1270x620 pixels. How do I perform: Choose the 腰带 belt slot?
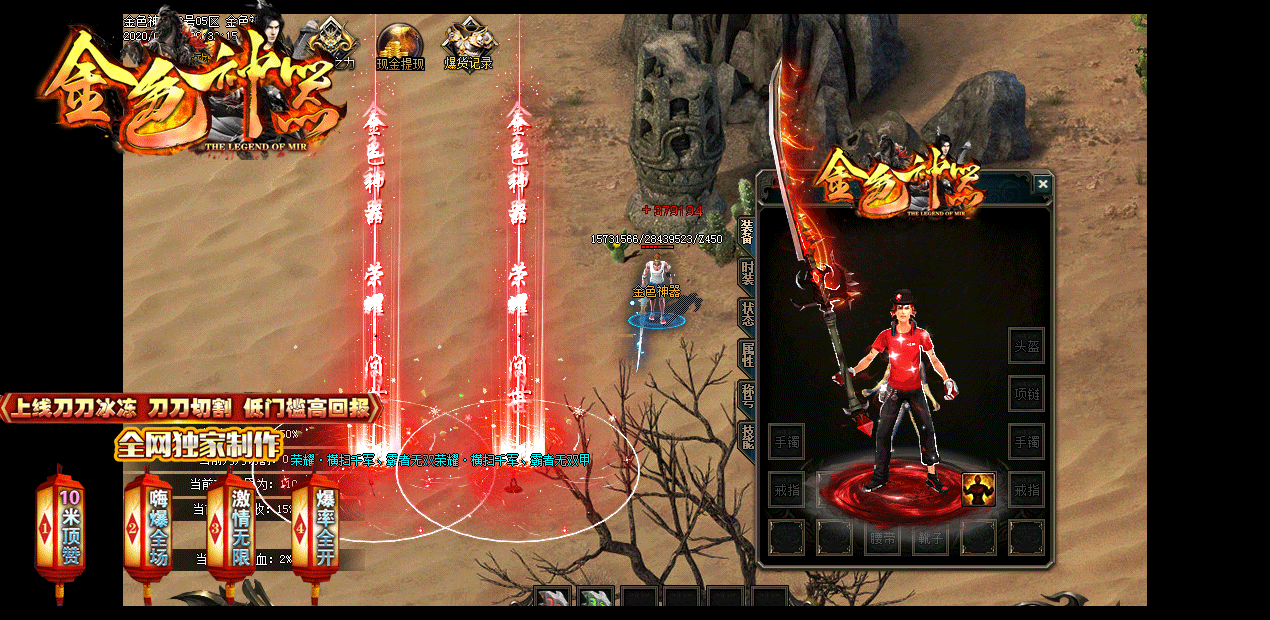882,538
